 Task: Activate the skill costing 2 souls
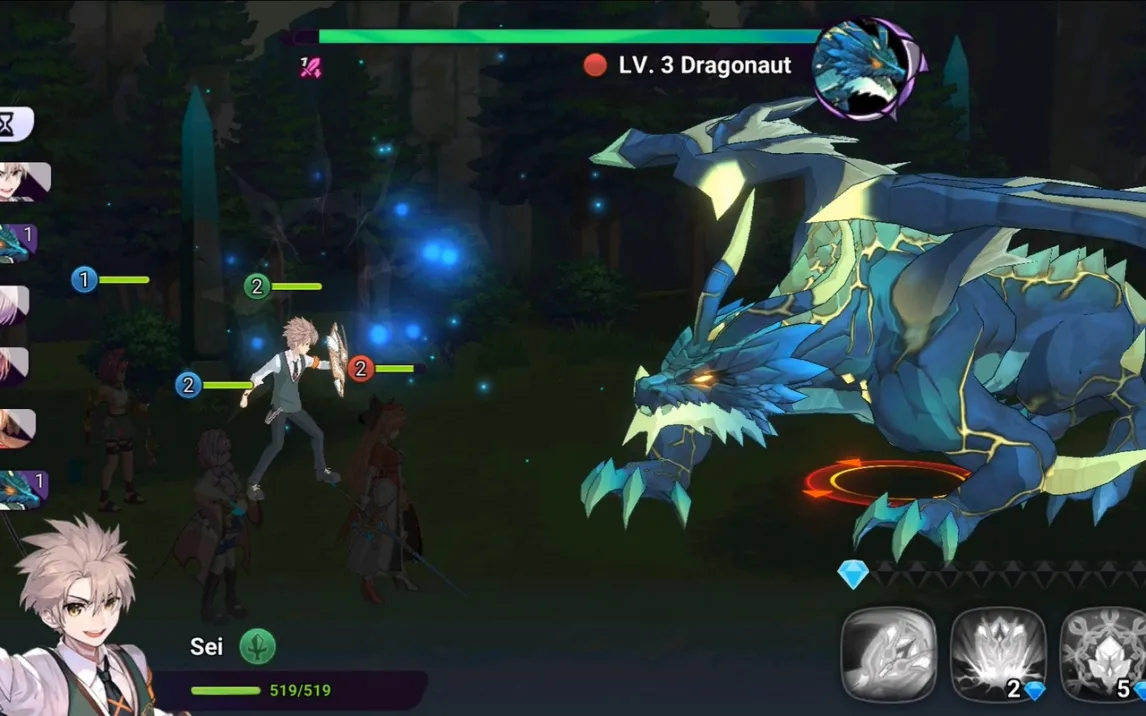(x=997, y=655)
